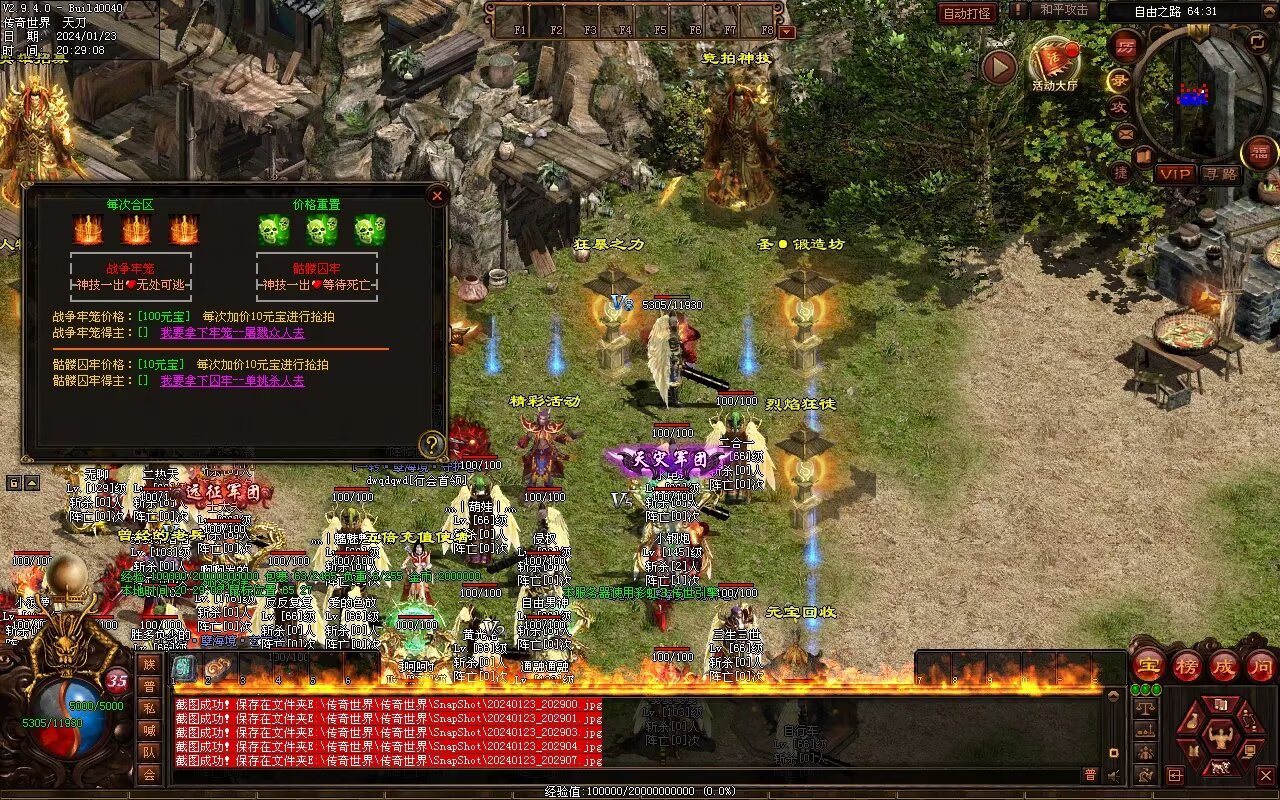1280x800 pixels.
Task: Open the question mark help button
Action: click(431, 444)
